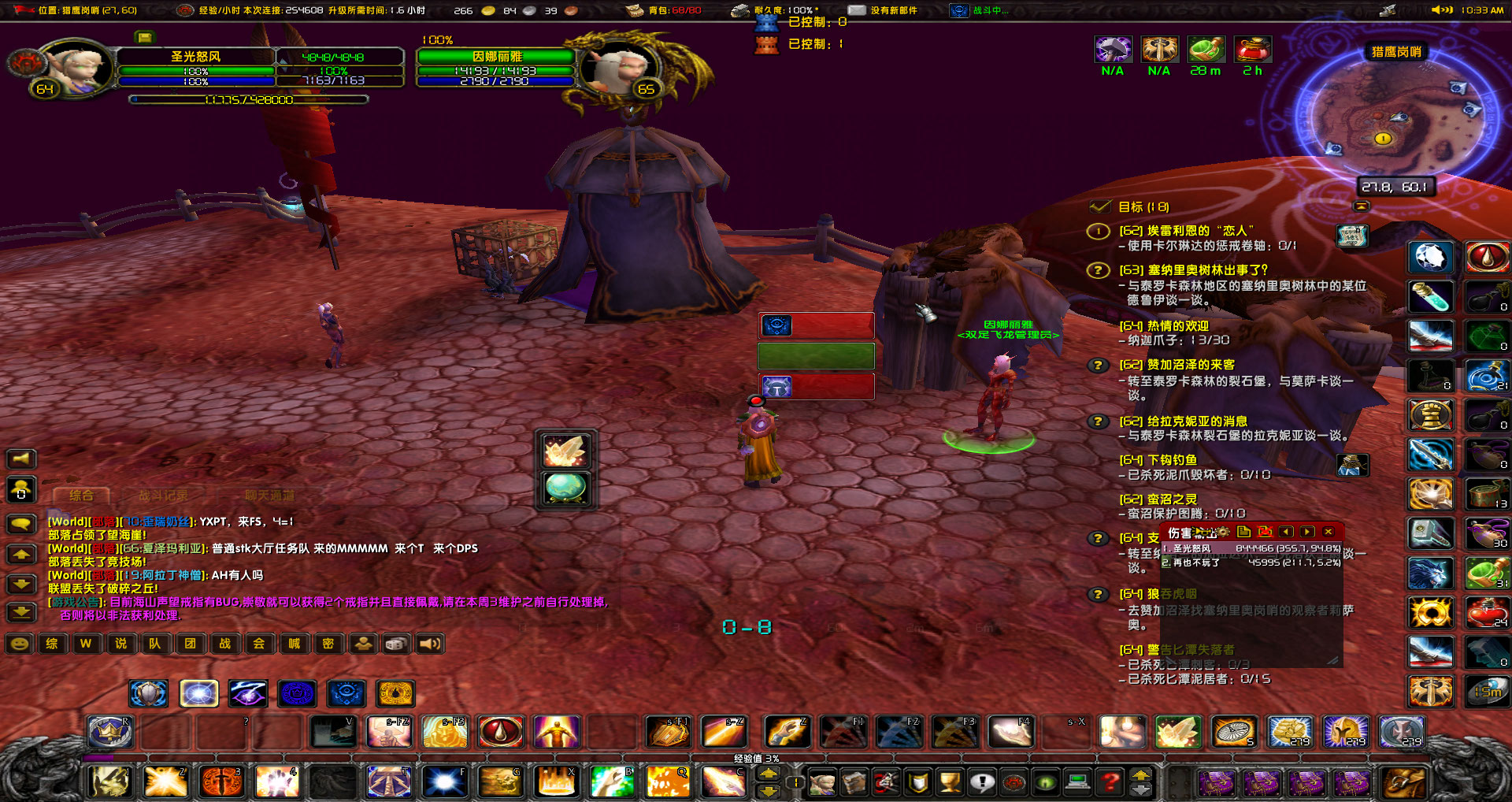Viewport: 1512px width, 802px height.
Task: Click the backpack 背包 icon on top bar
Action: [x=634, y=10]
